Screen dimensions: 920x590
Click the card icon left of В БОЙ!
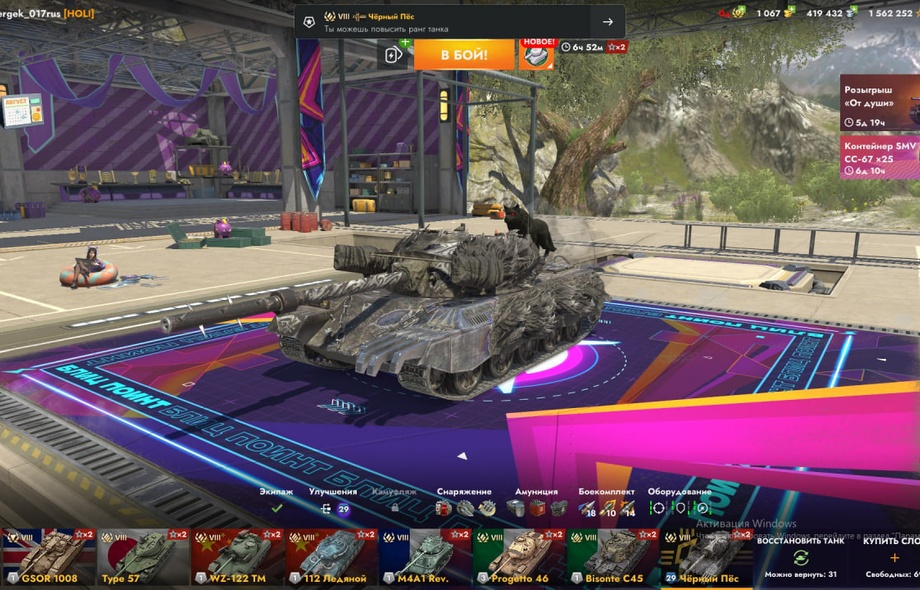coord(394,54)
